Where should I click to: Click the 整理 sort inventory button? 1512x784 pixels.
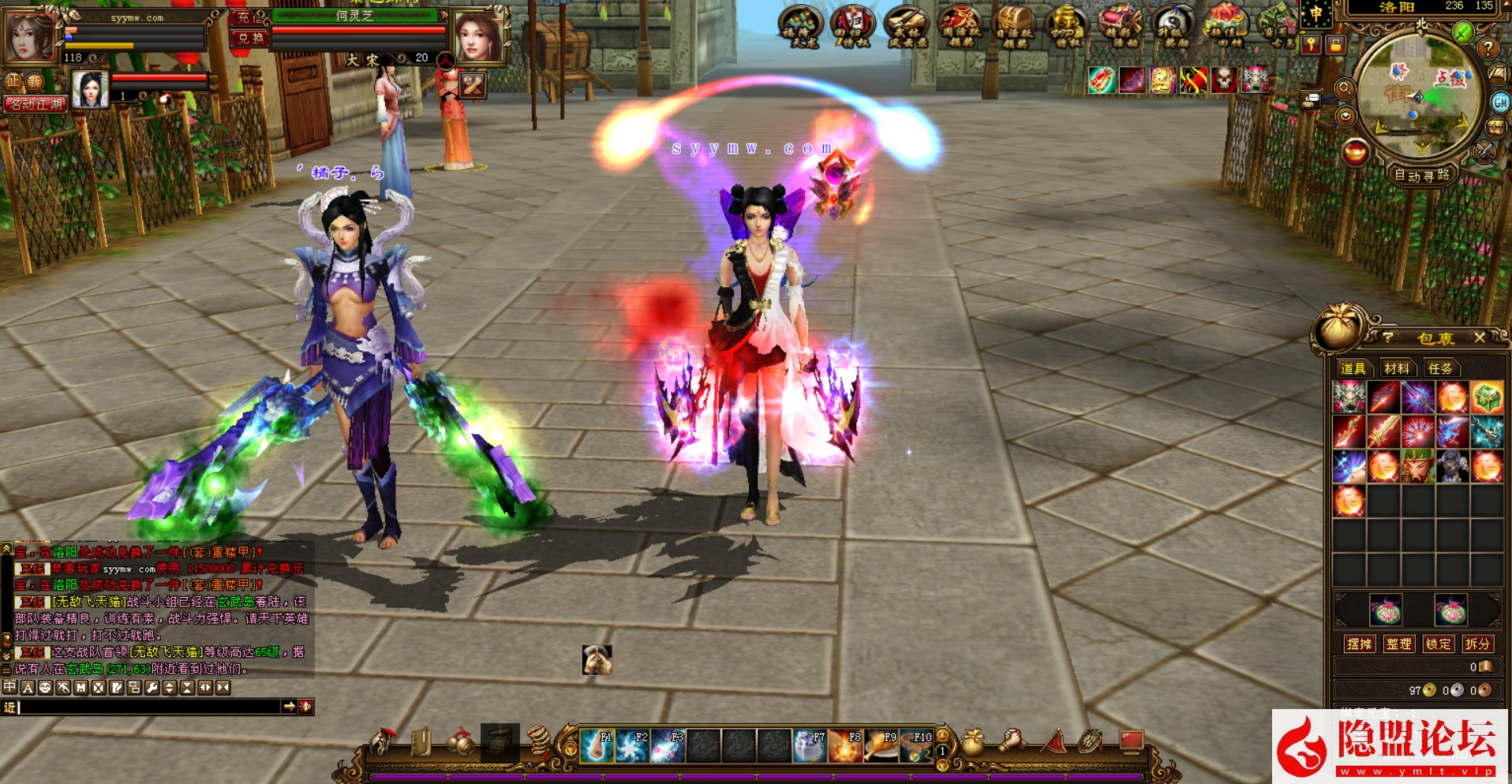tap(1398, 644)
